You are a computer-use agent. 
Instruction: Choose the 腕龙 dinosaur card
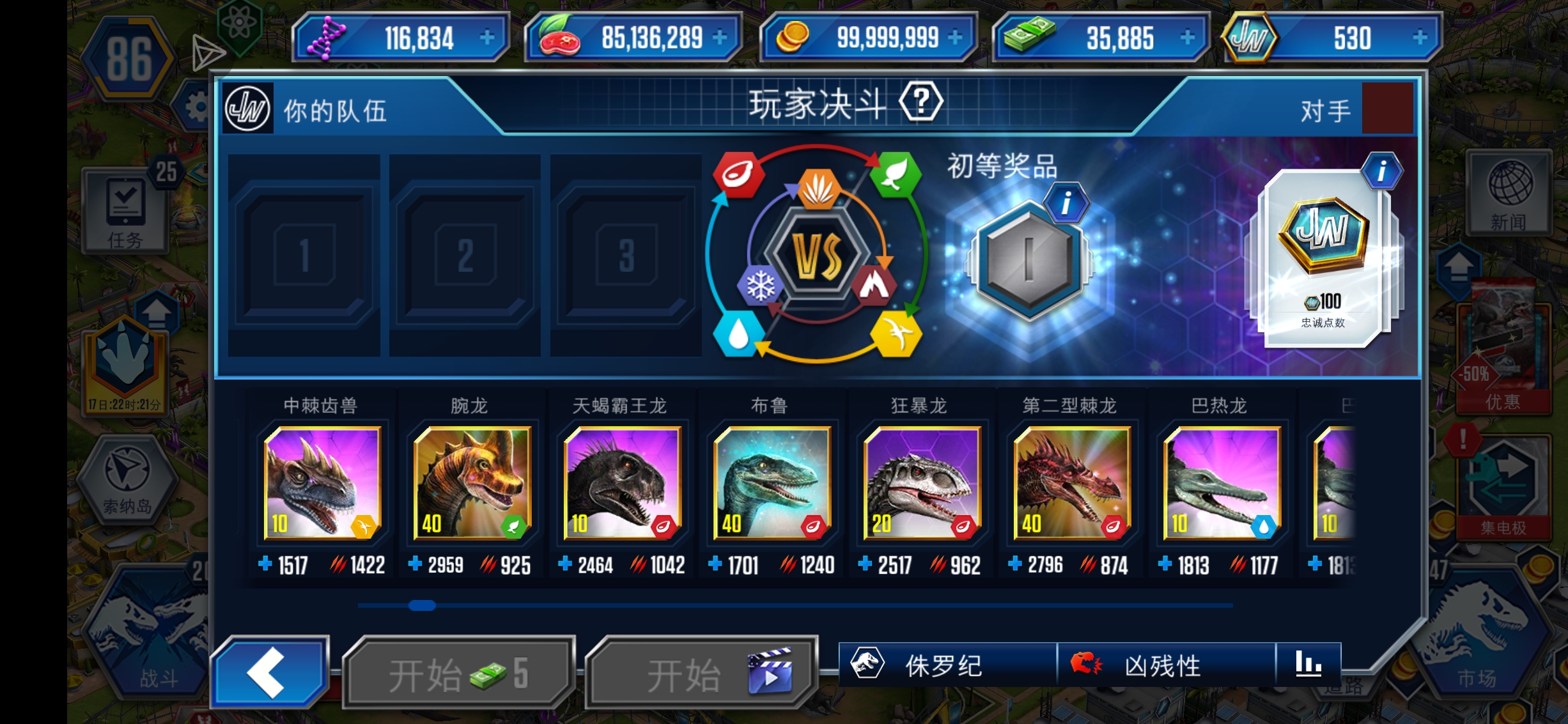pyautogui.click(x=472, y=483)
